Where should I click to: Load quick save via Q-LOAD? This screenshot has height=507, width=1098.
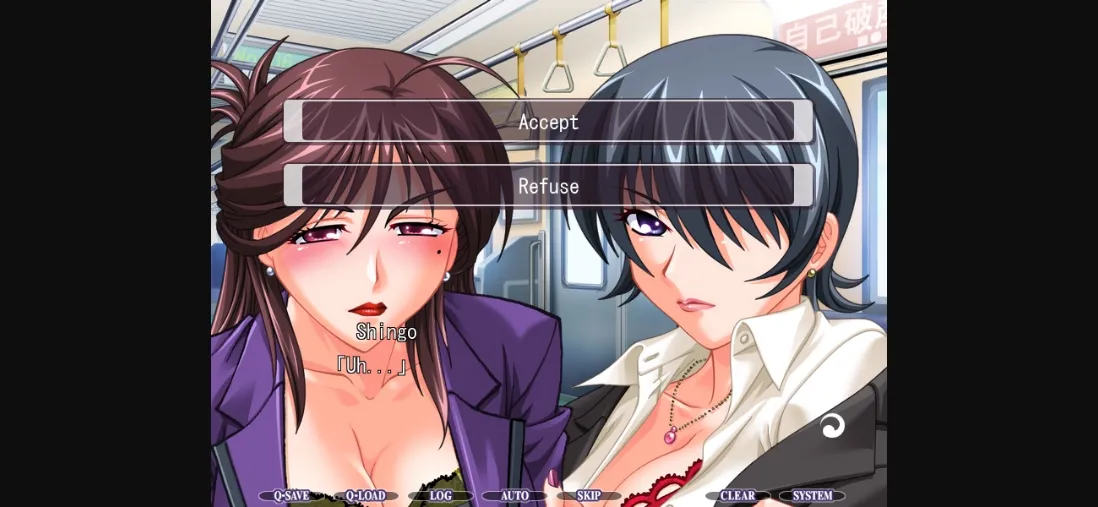pos(365,496)
